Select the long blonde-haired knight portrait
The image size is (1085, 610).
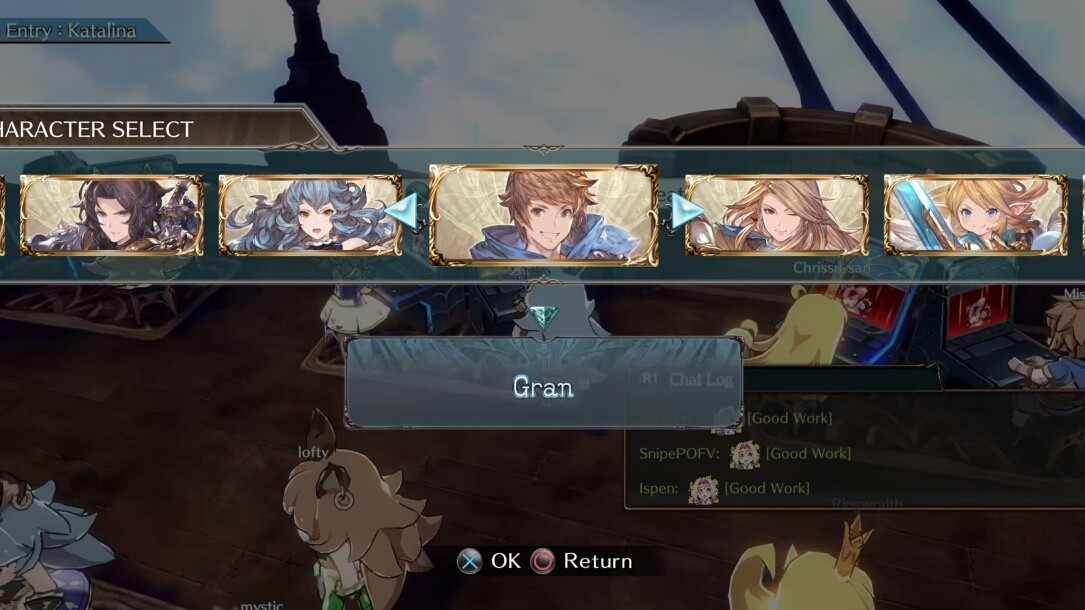pyautogui.click(x=776, y=215)
